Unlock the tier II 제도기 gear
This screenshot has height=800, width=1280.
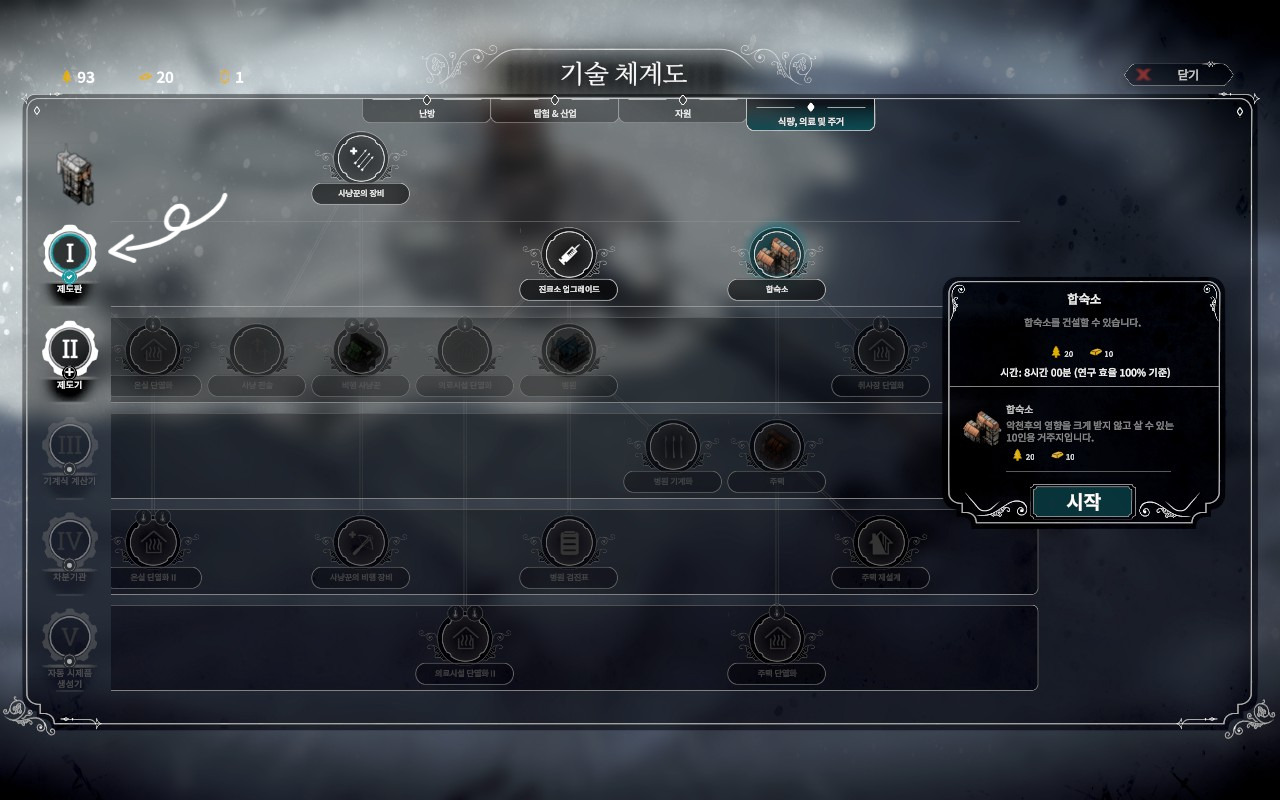(x=69, y=349)
